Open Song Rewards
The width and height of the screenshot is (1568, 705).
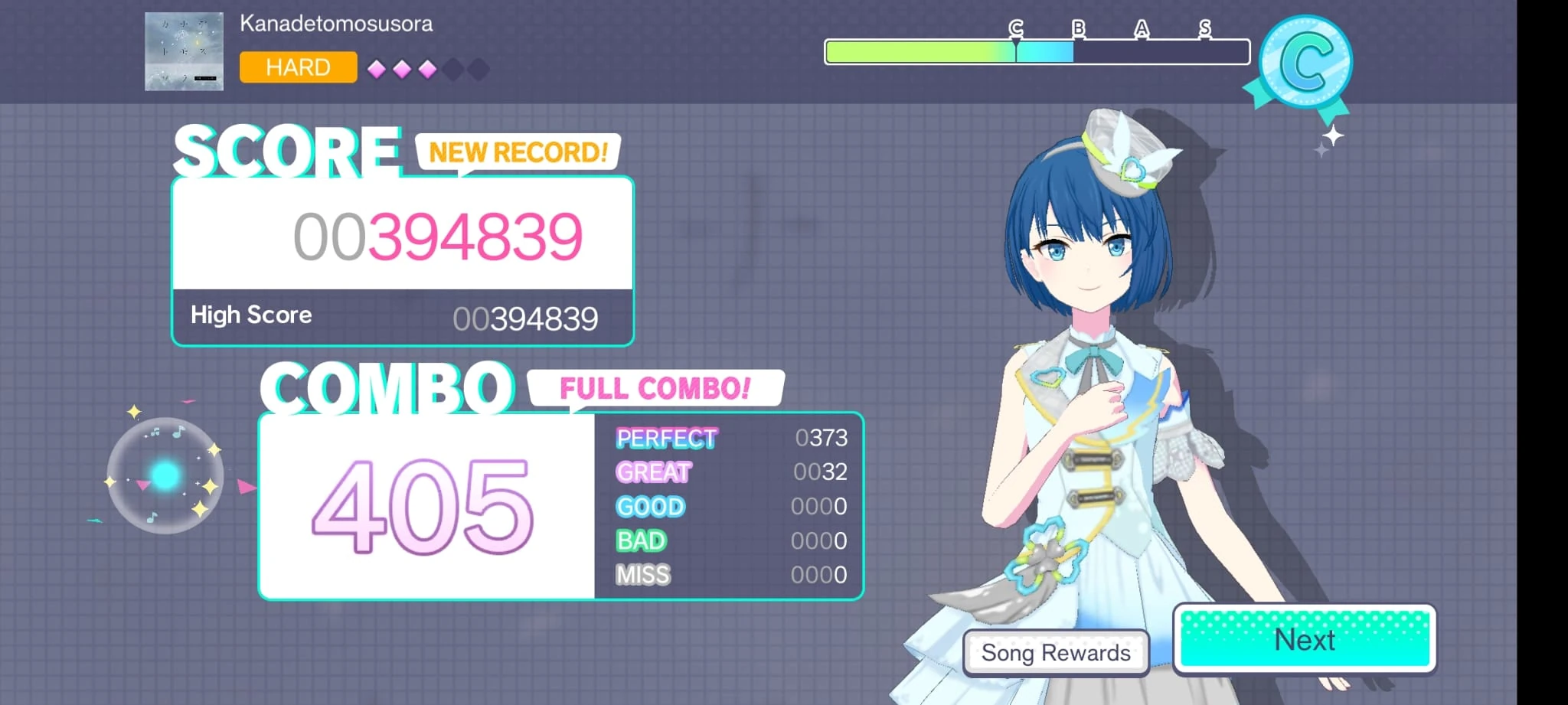coord(1056,652)
